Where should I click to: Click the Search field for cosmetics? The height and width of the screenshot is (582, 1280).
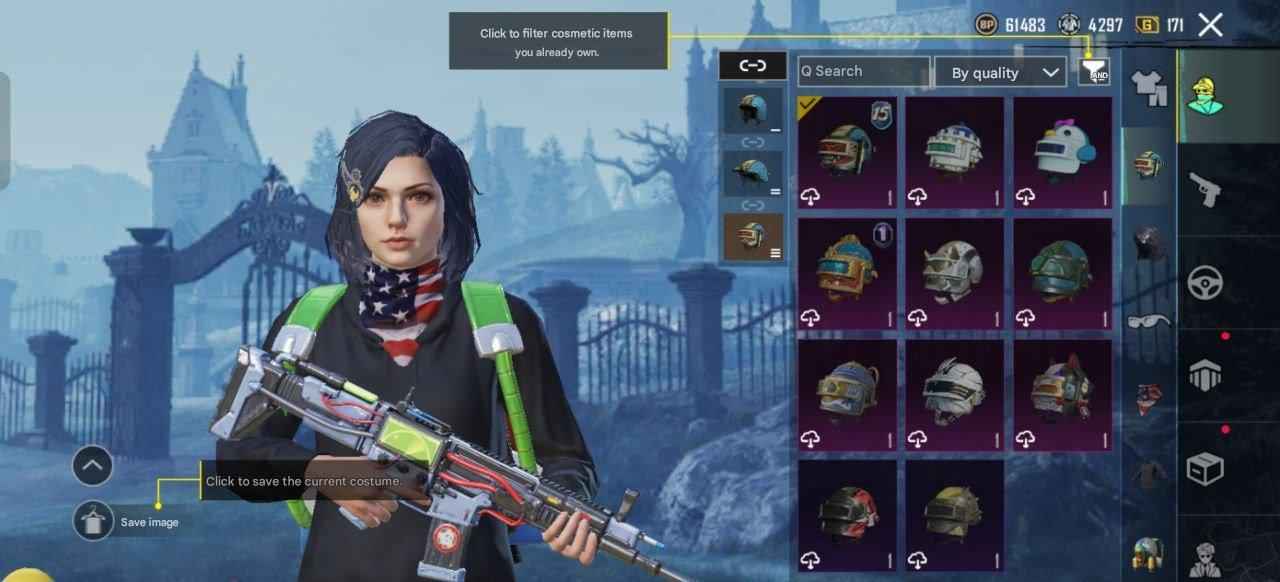(x=863, y=71)
